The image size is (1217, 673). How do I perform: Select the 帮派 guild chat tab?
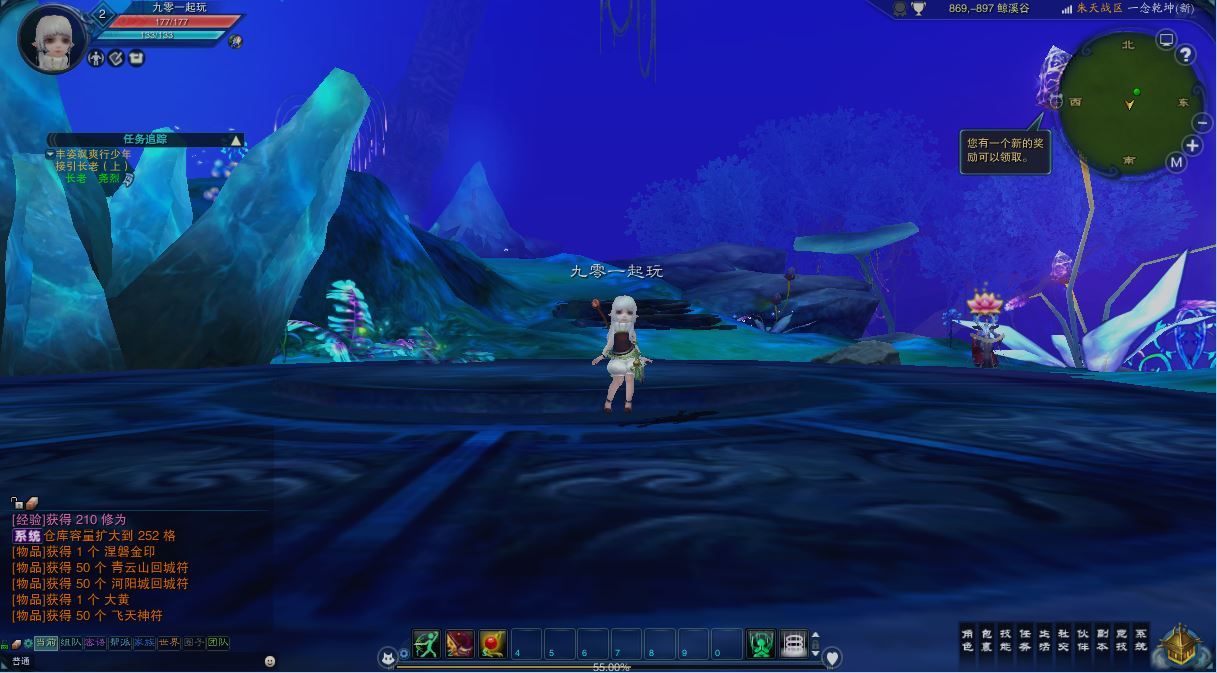(120, 643)
